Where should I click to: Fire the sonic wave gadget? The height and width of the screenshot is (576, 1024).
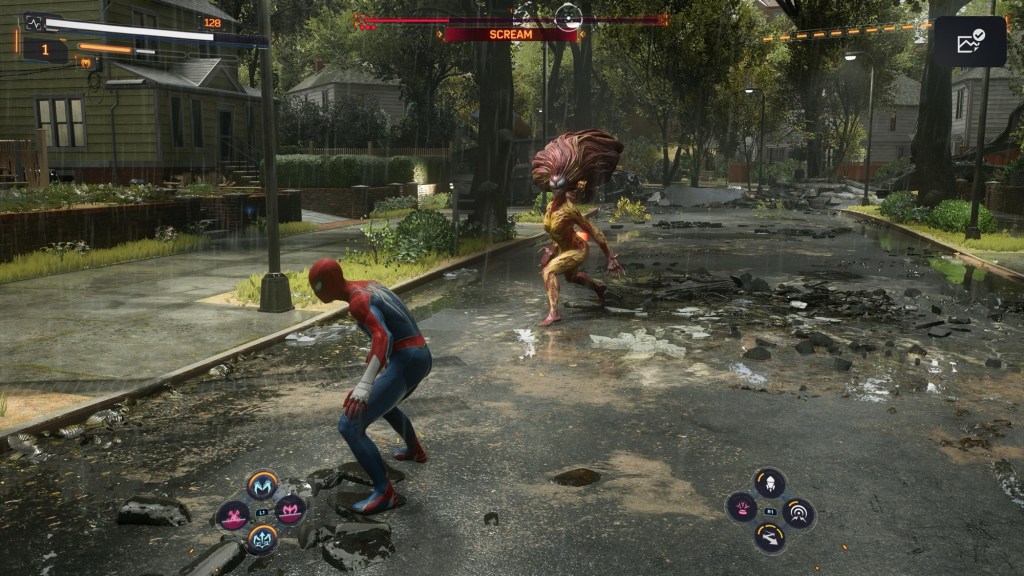coord(799,513)
